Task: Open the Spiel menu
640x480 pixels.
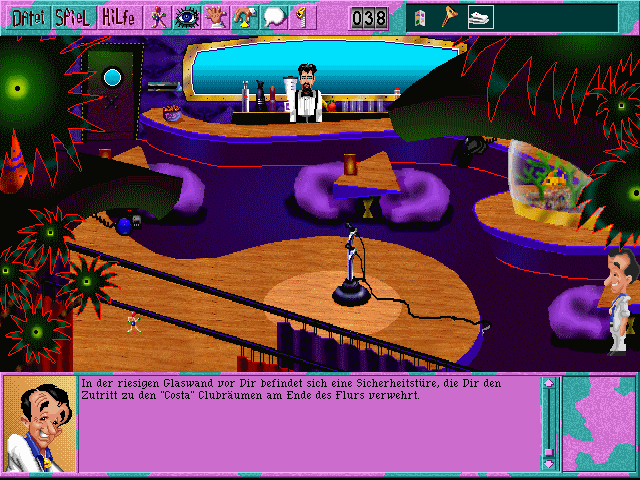Action: pyautogui.click(x=70, y=17)
